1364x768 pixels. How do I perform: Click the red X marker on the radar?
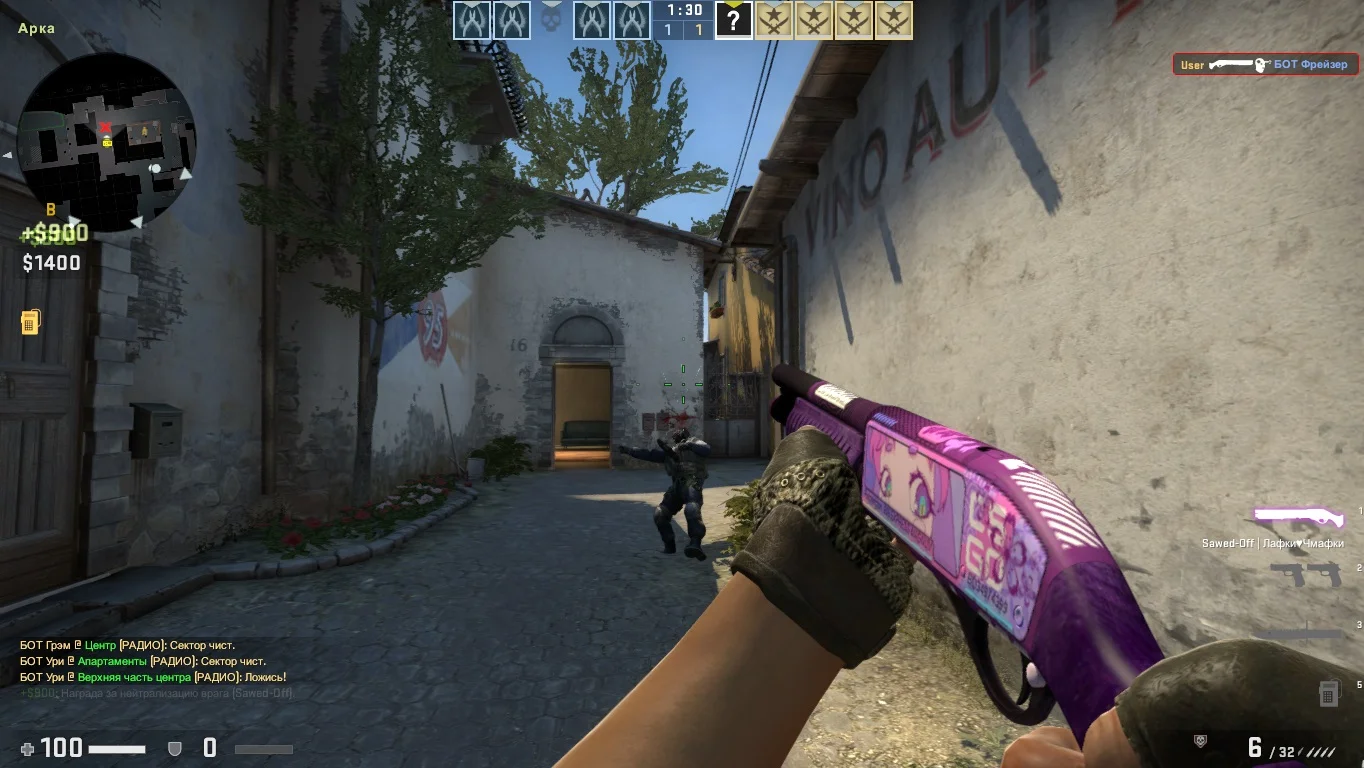click(105, 128)
